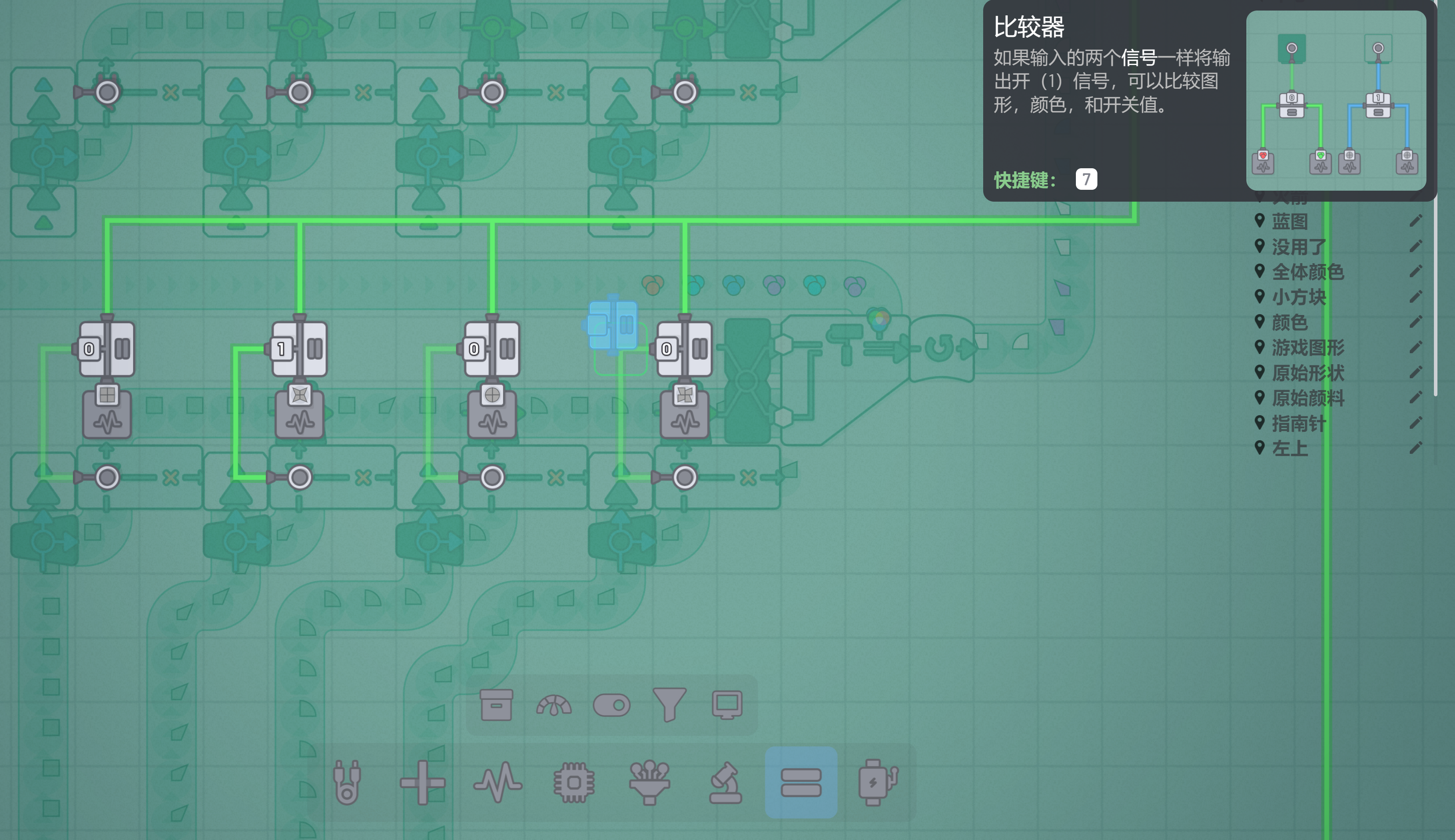The height and width of the screenshot is (840, 1455).
Task: Edit the 左上 waypoint with its pencil
Action: [1415, 448]
